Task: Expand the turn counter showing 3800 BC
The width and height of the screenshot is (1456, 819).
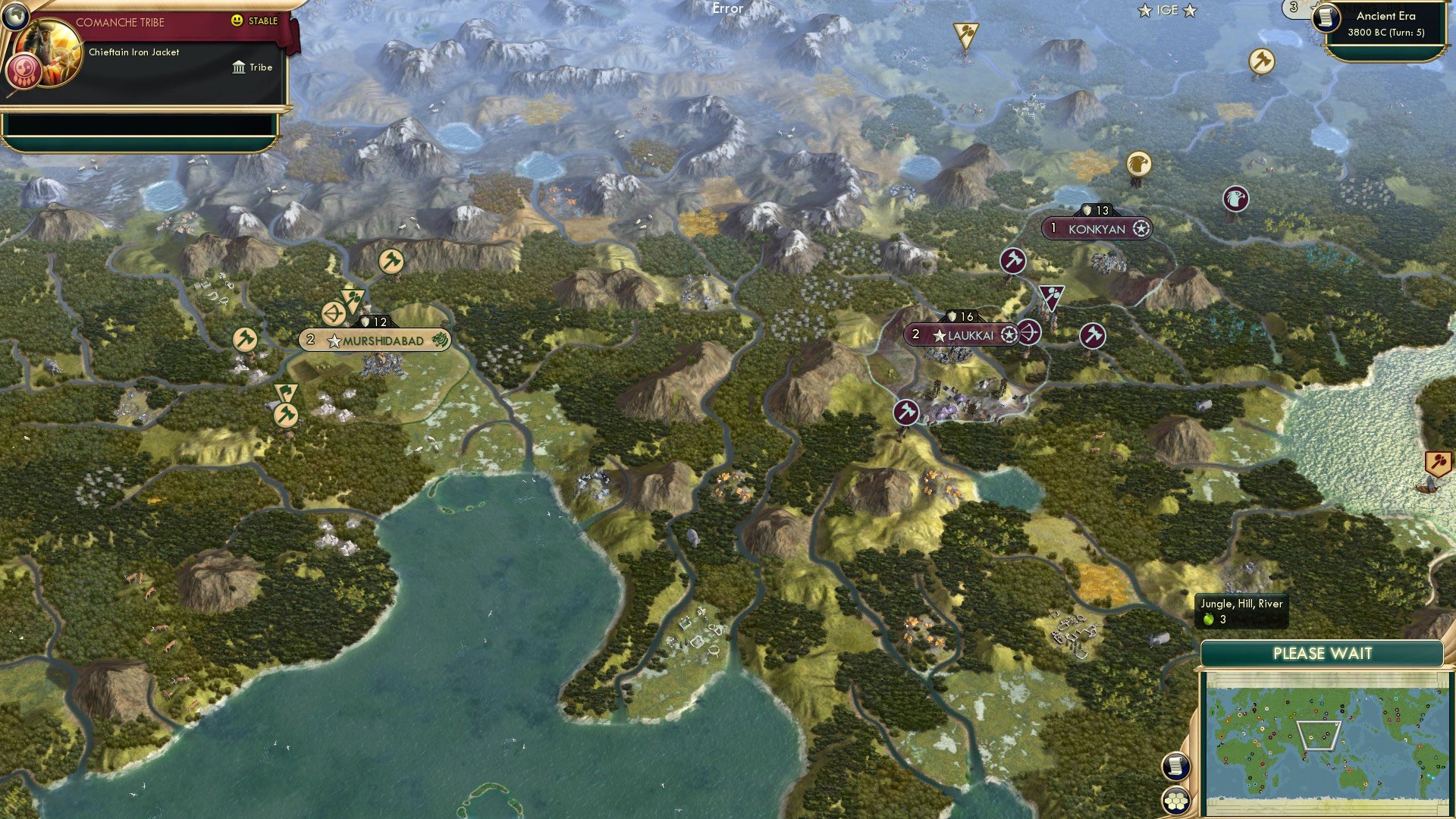Action: pos(1385,33)
